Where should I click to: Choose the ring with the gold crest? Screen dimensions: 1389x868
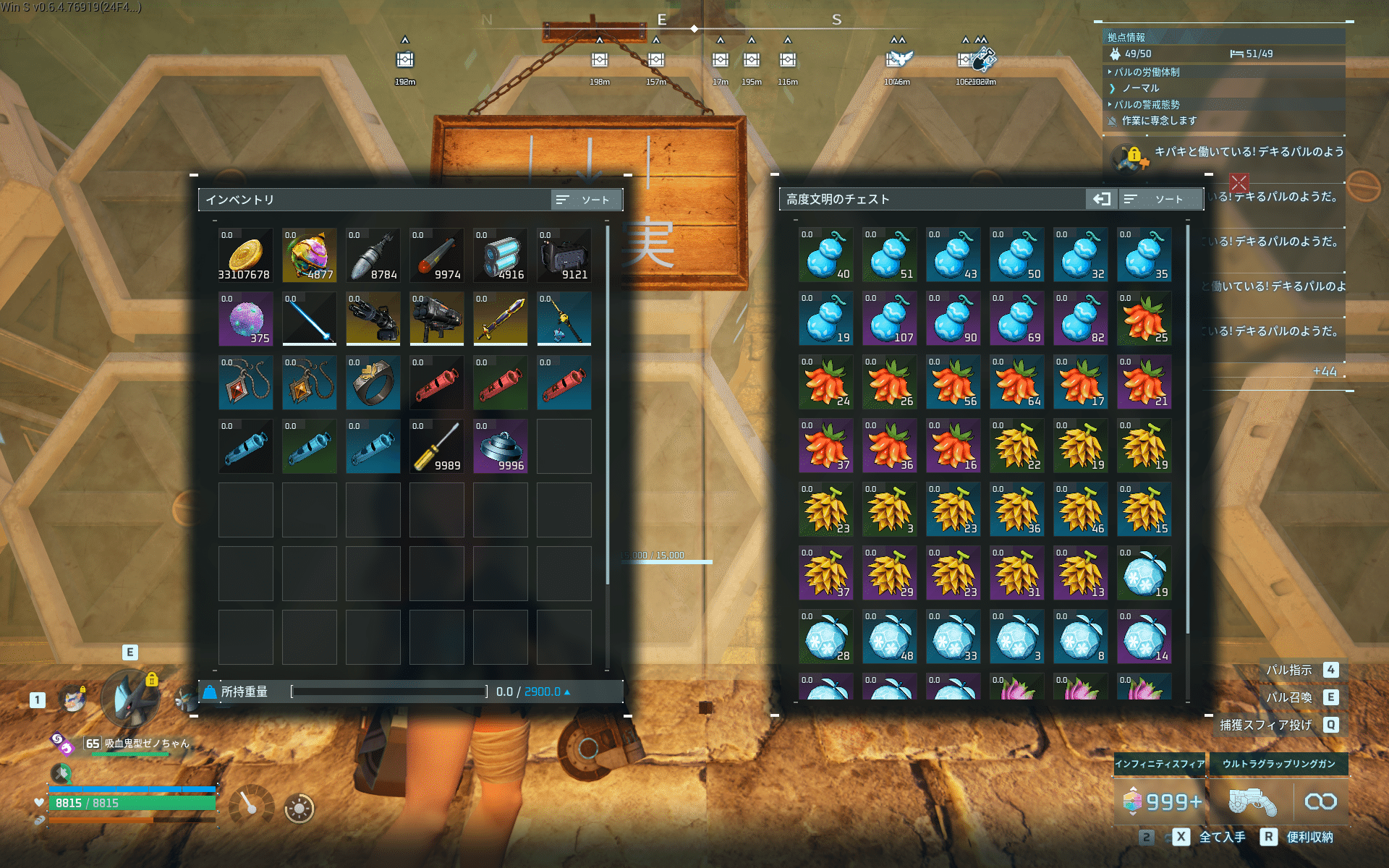[373, 383]
